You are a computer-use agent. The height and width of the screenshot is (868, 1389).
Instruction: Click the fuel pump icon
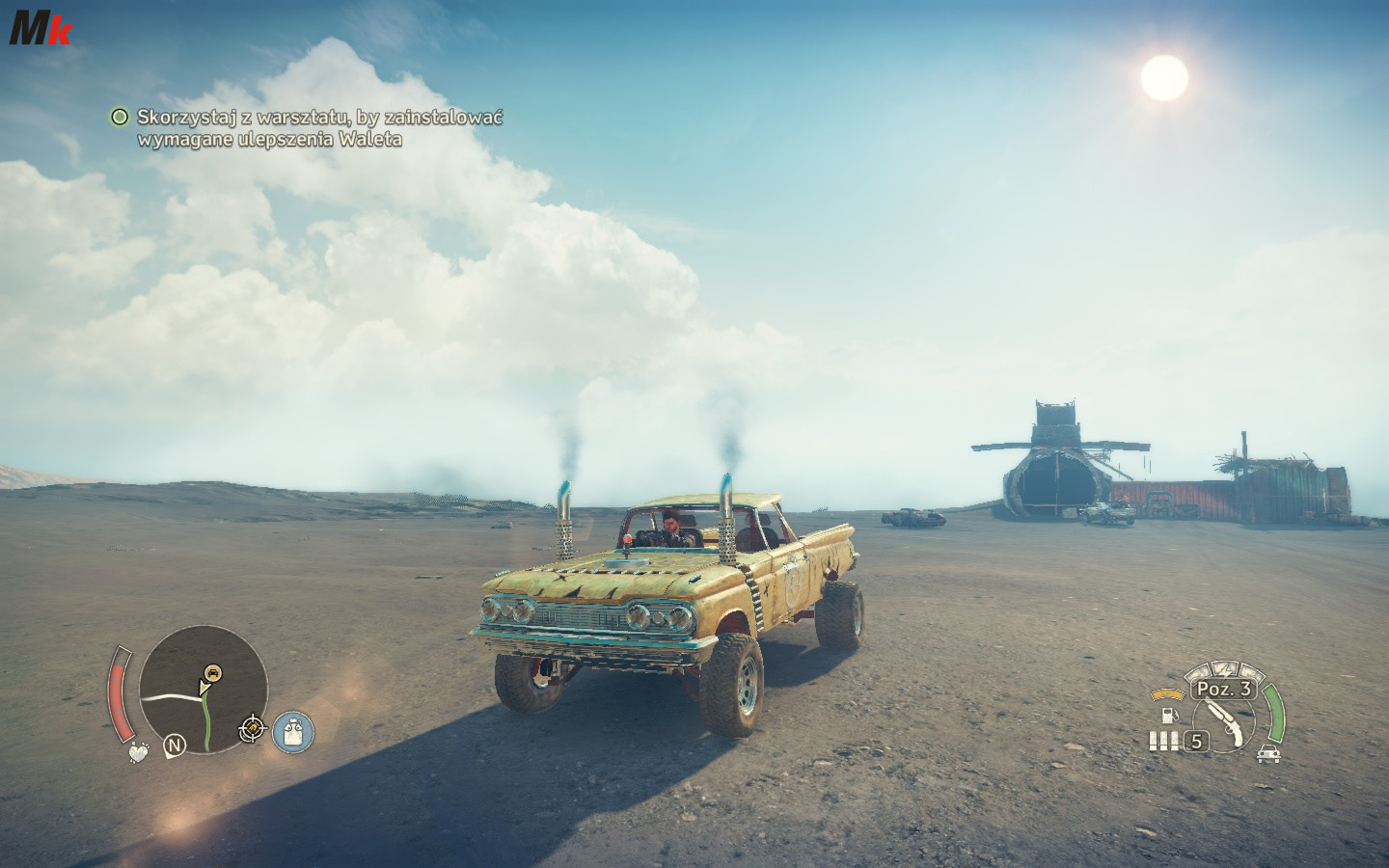tap(1169, 716)
